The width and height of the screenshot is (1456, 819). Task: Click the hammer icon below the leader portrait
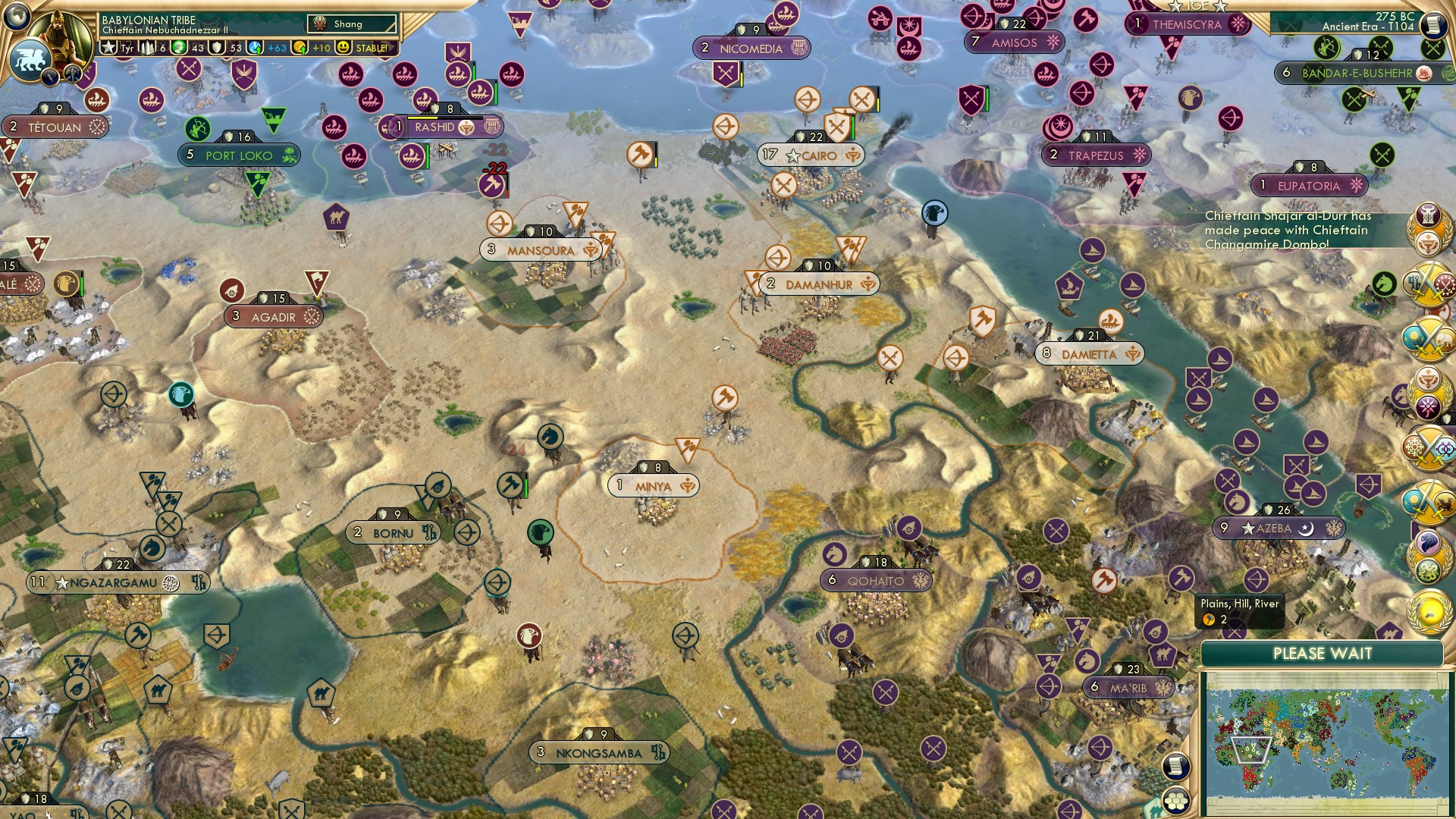(x=72, y=76)
